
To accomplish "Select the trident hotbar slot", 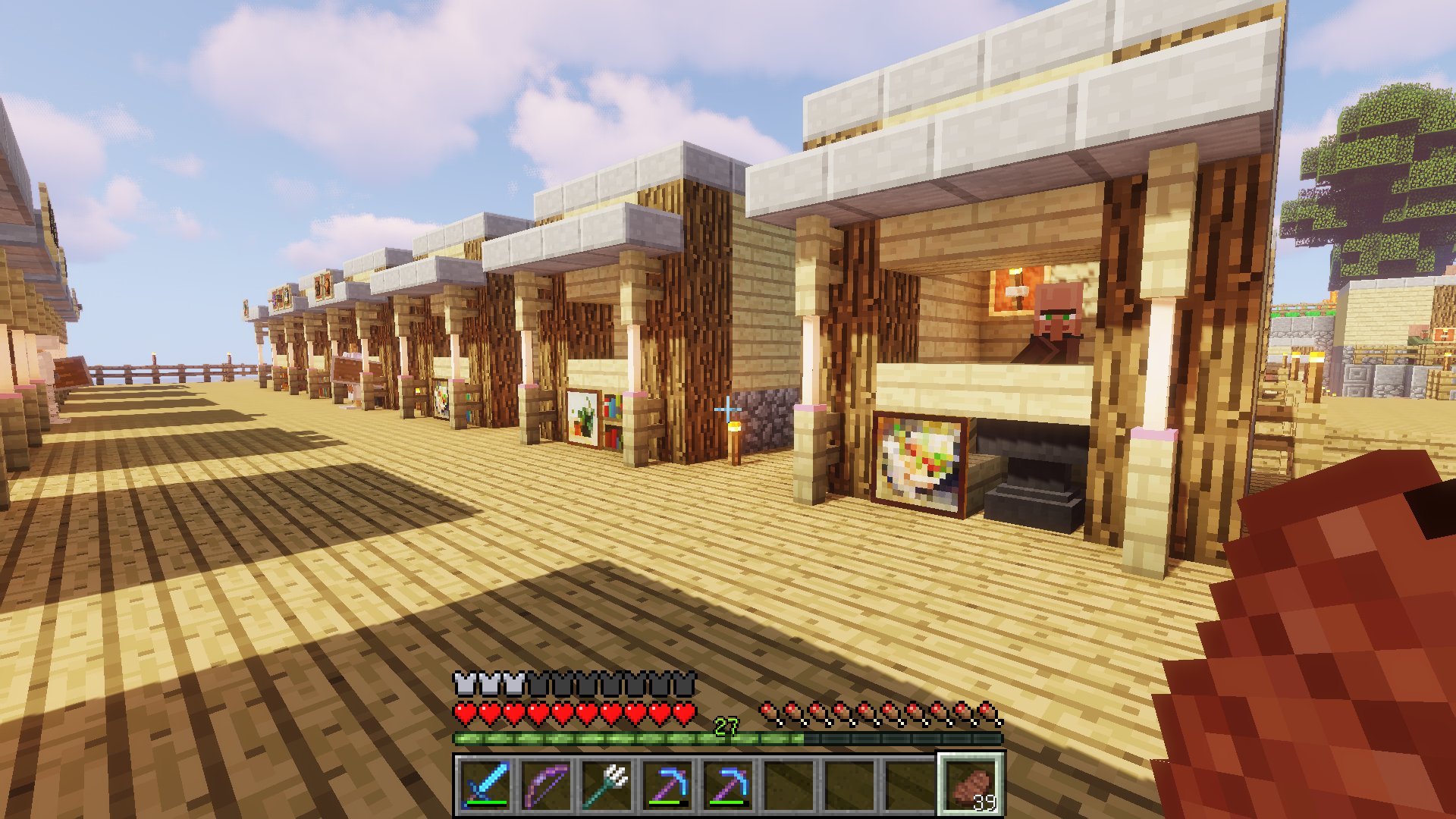I will (607, 784).
